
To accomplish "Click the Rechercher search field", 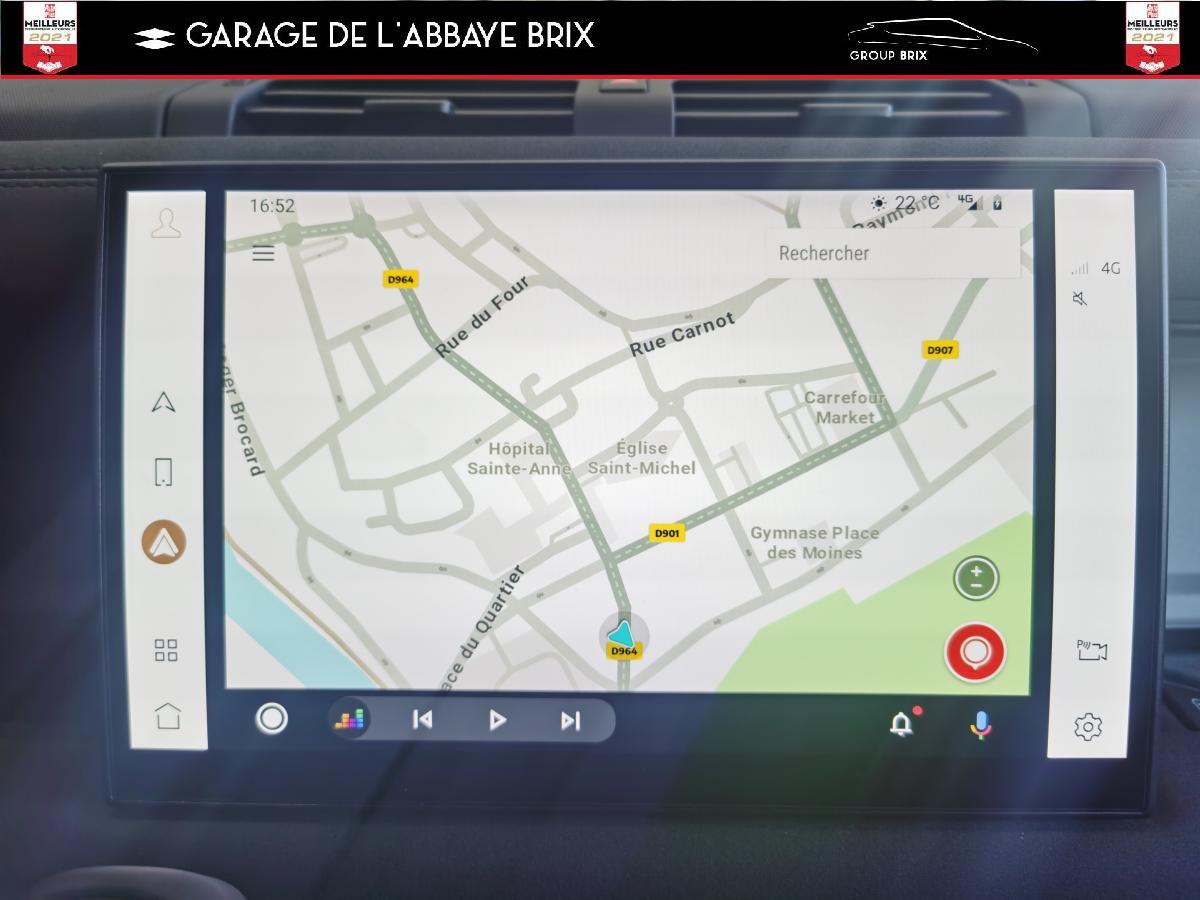I will click(892, 253).
